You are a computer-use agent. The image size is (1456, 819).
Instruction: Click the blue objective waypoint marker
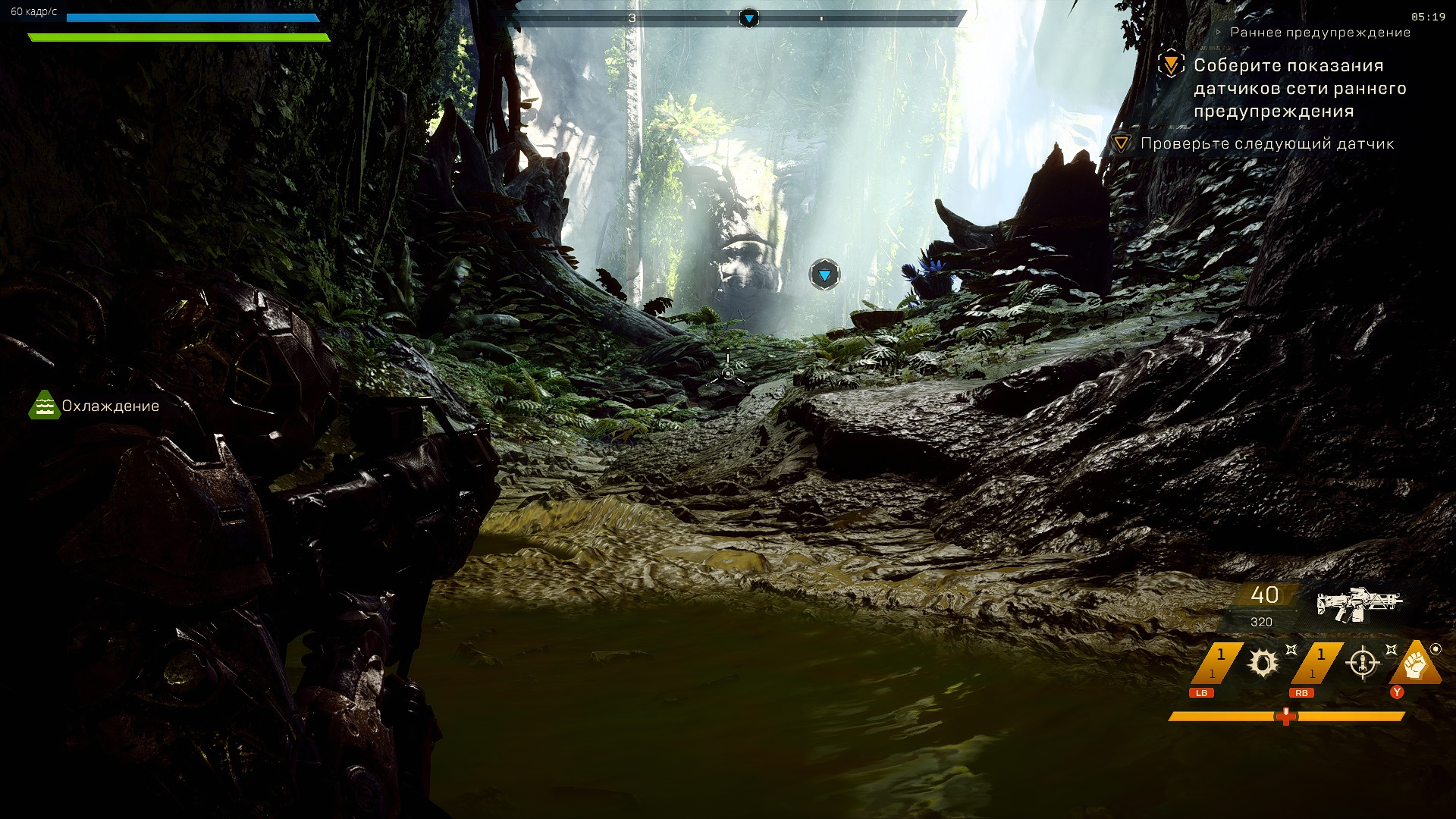[824, 275]
